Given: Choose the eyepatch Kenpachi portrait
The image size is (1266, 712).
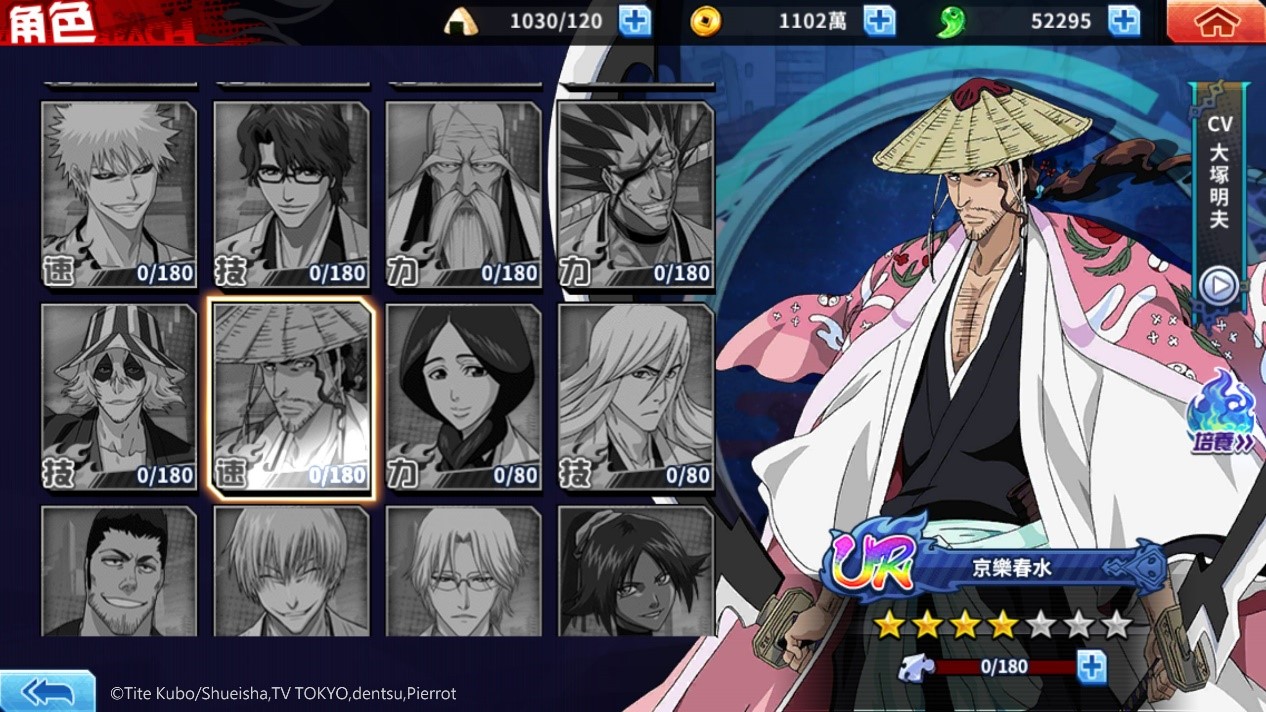Looking at the screenshot, I should tap(636, 195).
